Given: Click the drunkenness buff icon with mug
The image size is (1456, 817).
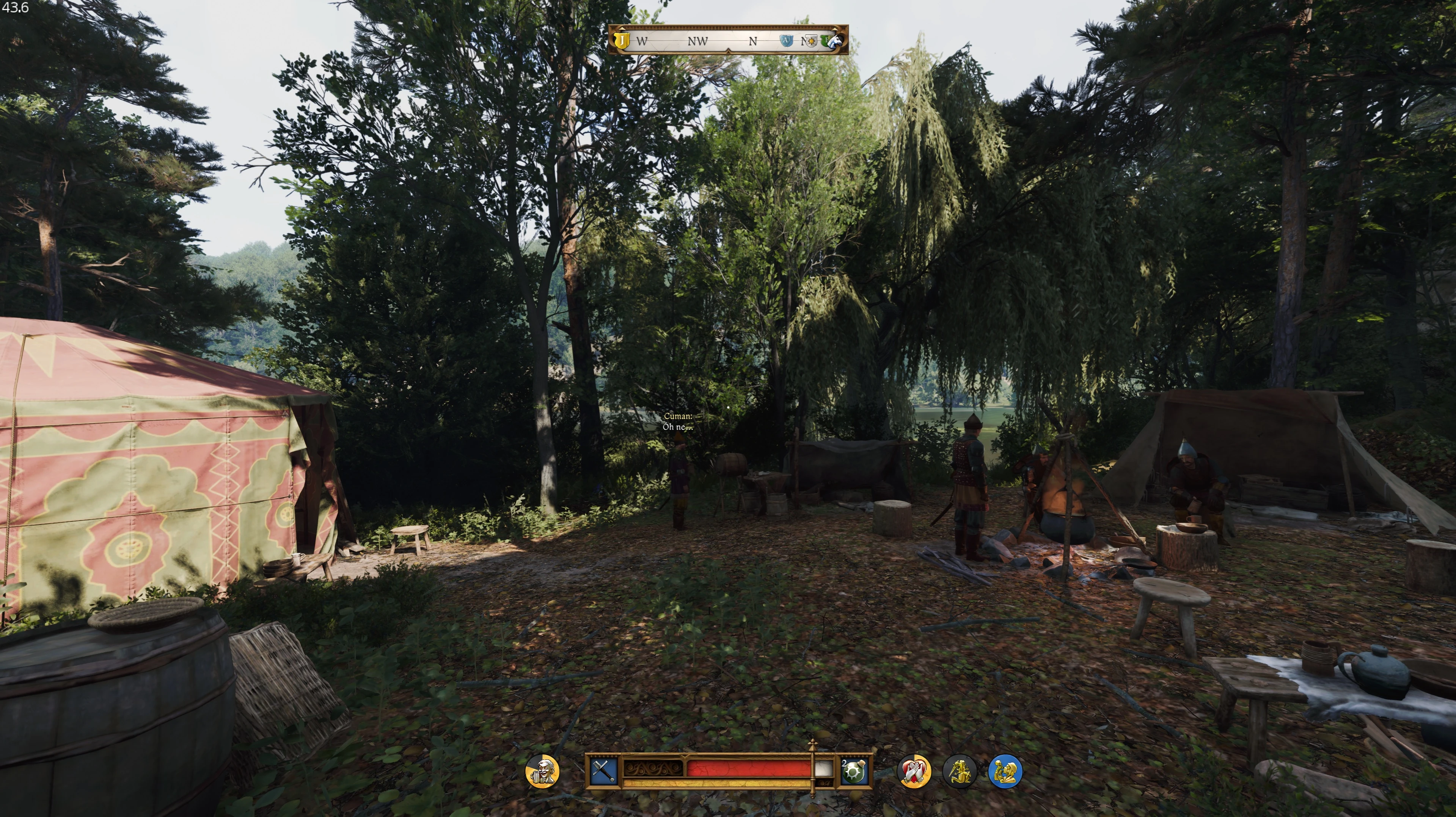Looking at the screenshot, I should click(x=542, y=771).
